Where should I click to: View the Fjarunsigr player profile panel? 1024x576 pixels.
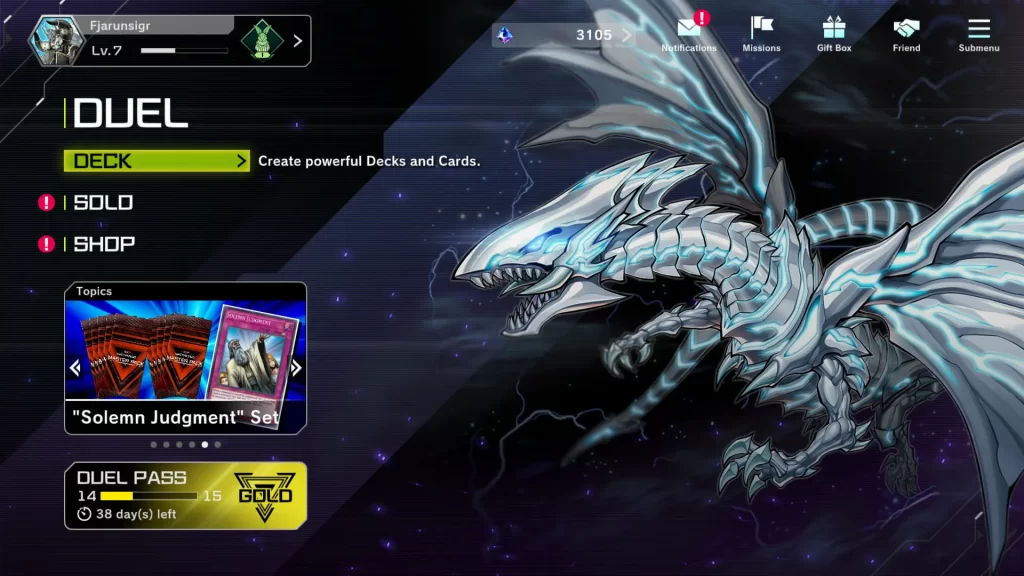[170, 40]
